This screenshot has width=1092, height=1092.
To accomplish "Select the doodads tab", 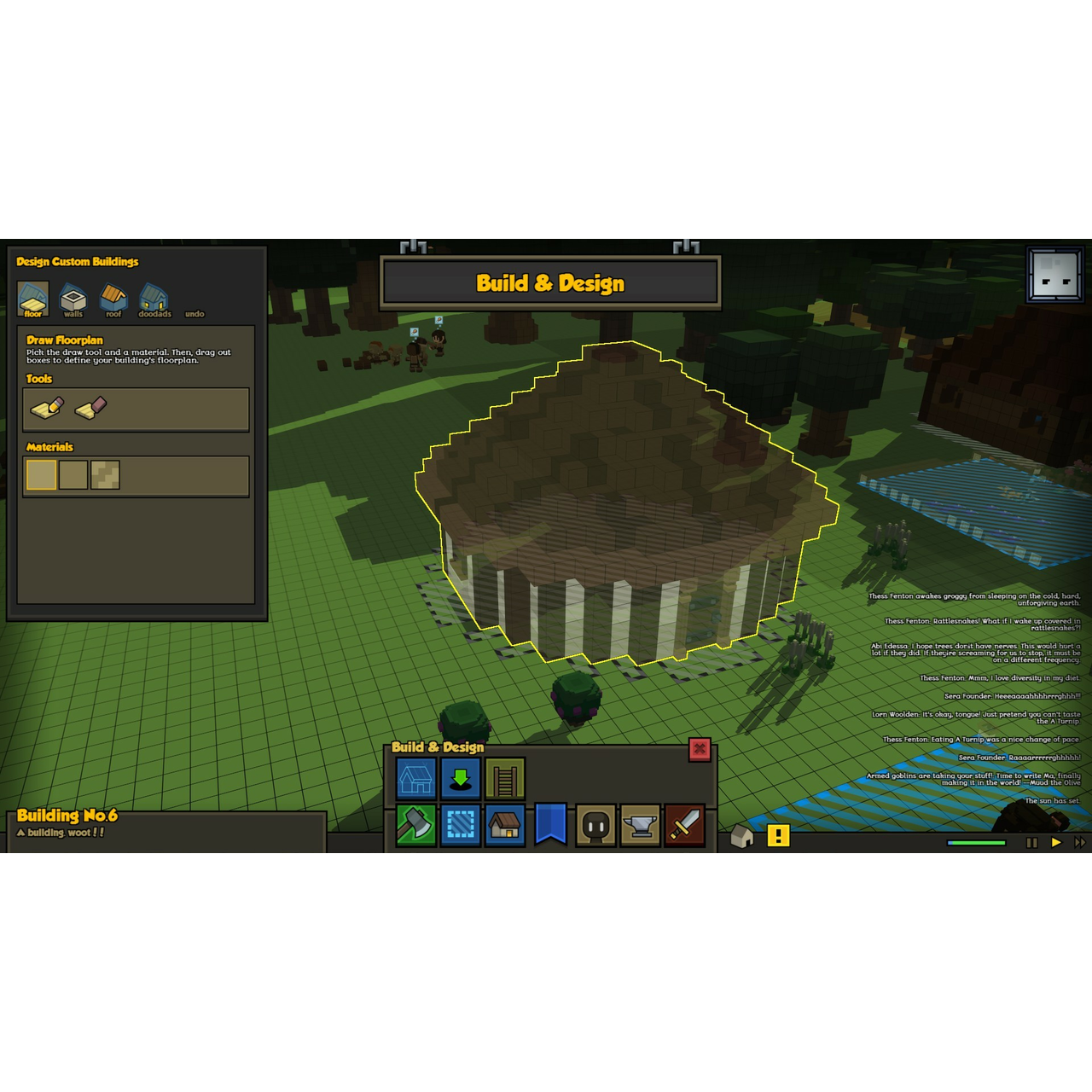I will click(154, 299).
